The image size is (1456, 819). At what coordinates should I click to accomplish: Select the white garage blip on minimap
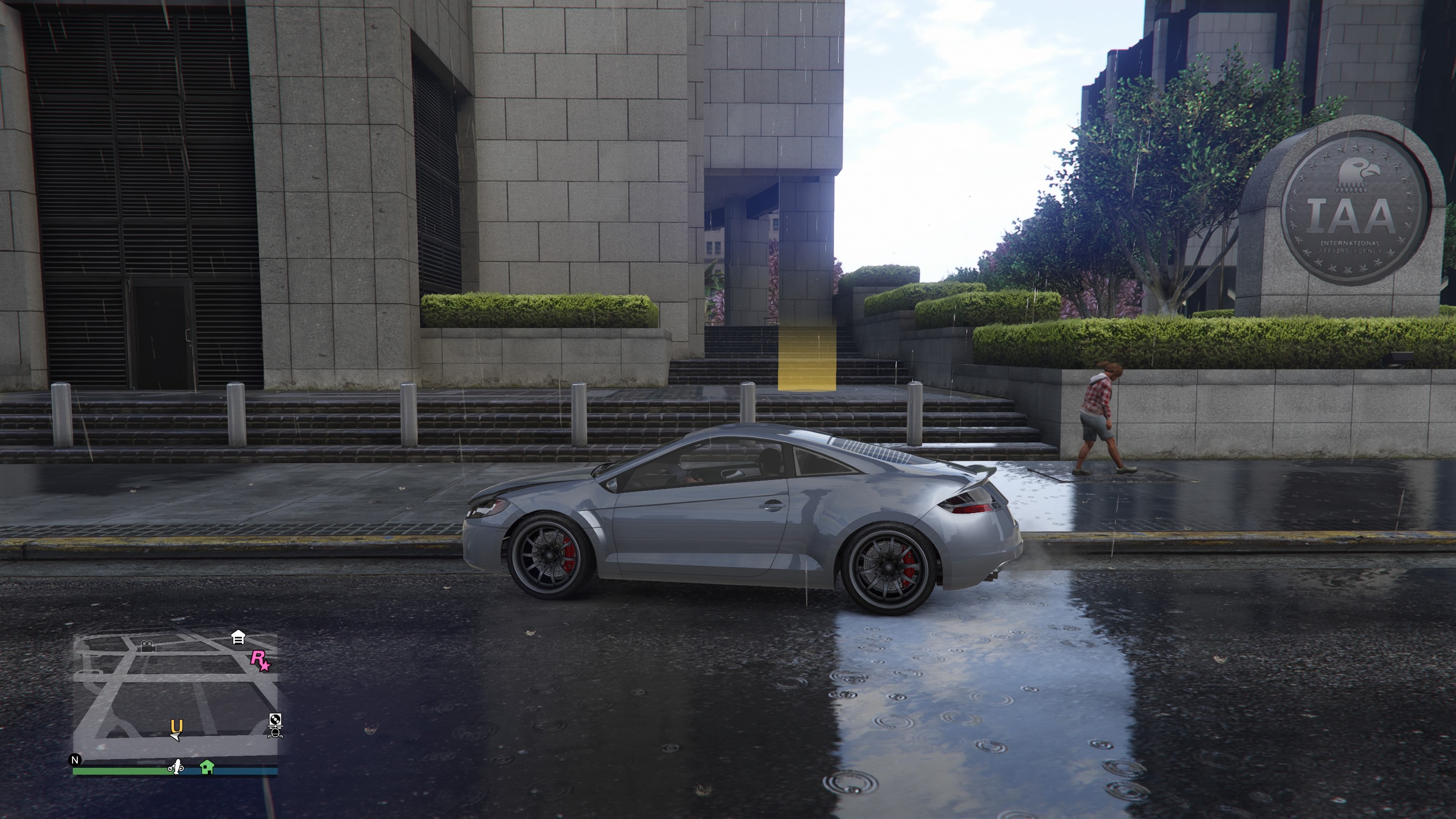tap(238, 637)
